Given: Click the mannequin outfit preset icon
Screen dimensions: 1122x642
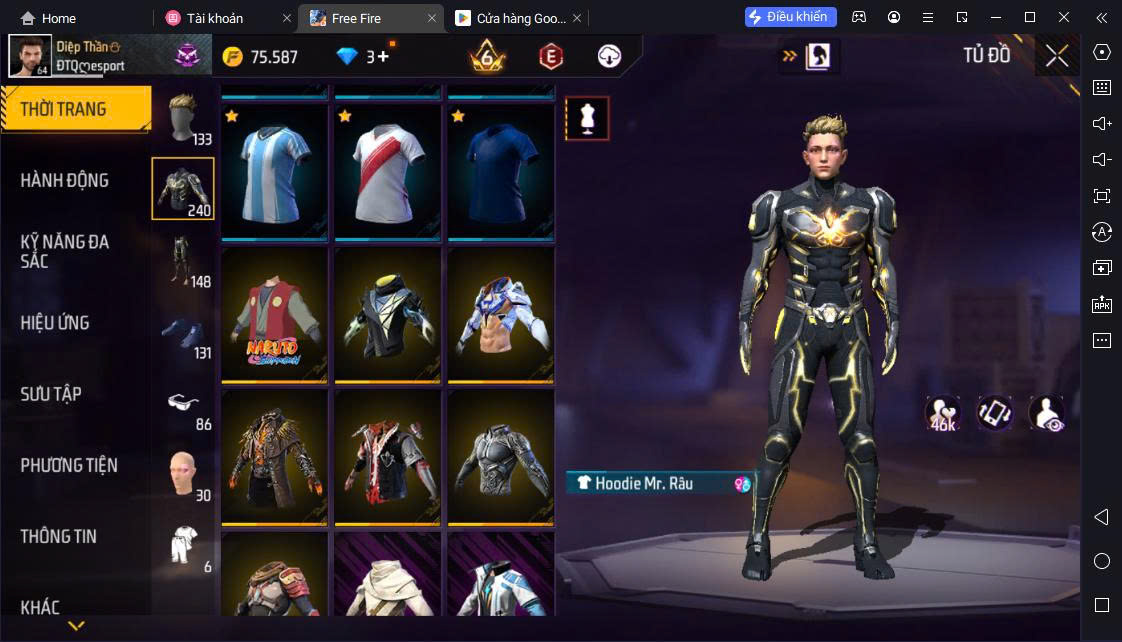Looking at the screenshot, I should click(x=587, y=118).
